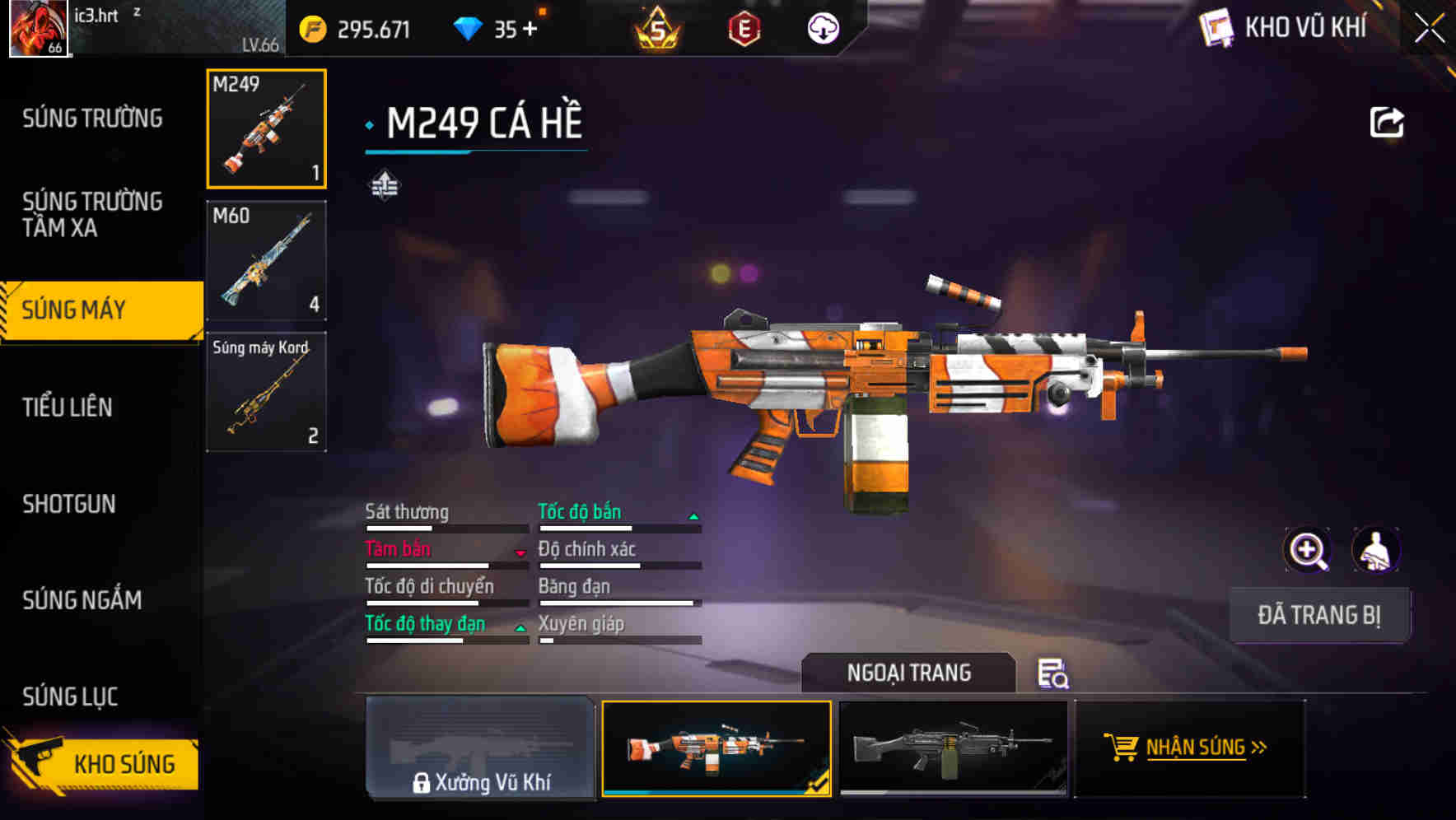View the golden rank 5 badge

point(659,28)
